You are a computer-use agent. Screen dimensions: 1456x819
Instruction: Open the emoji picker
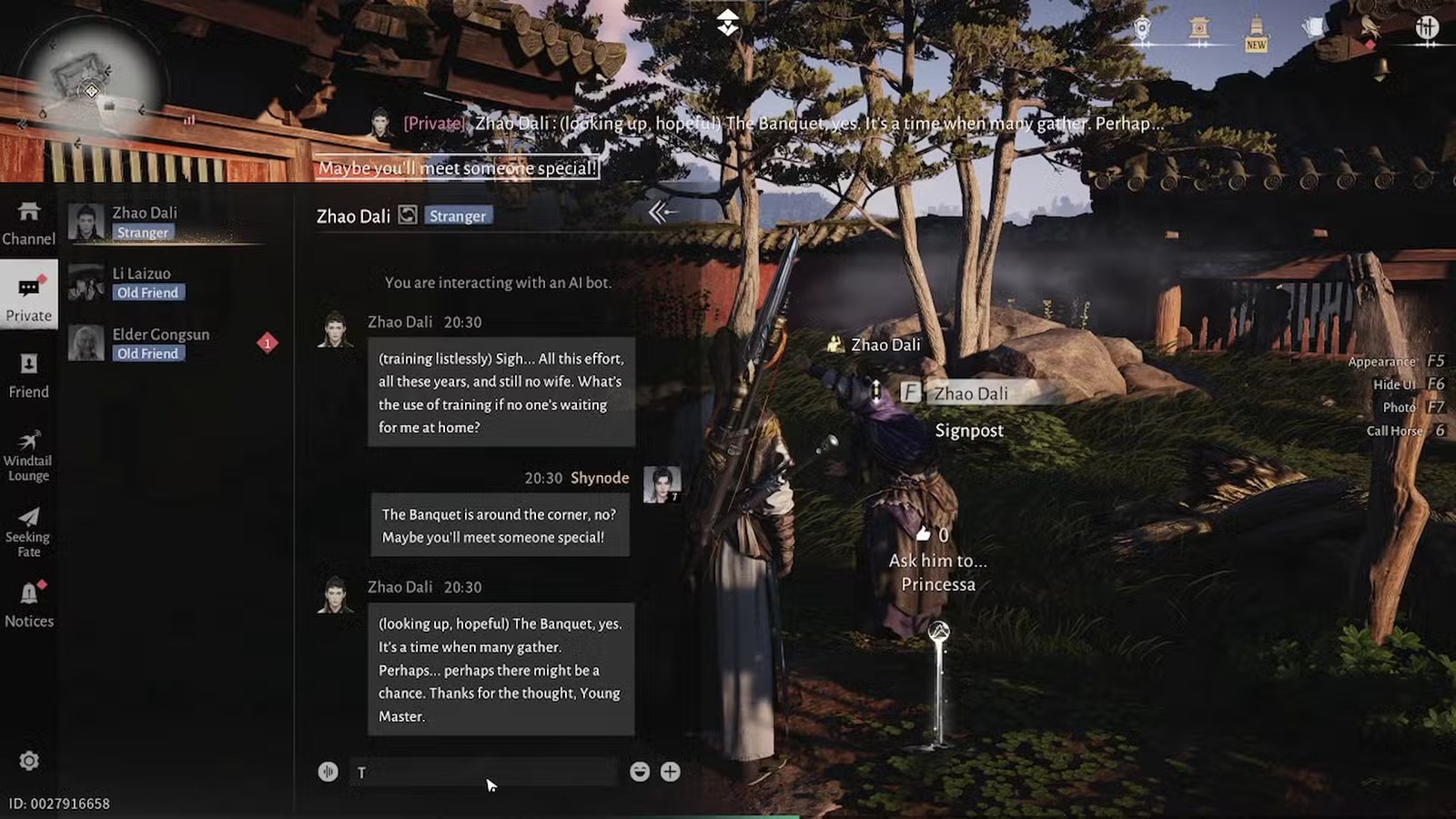click(x=640, y=772)
